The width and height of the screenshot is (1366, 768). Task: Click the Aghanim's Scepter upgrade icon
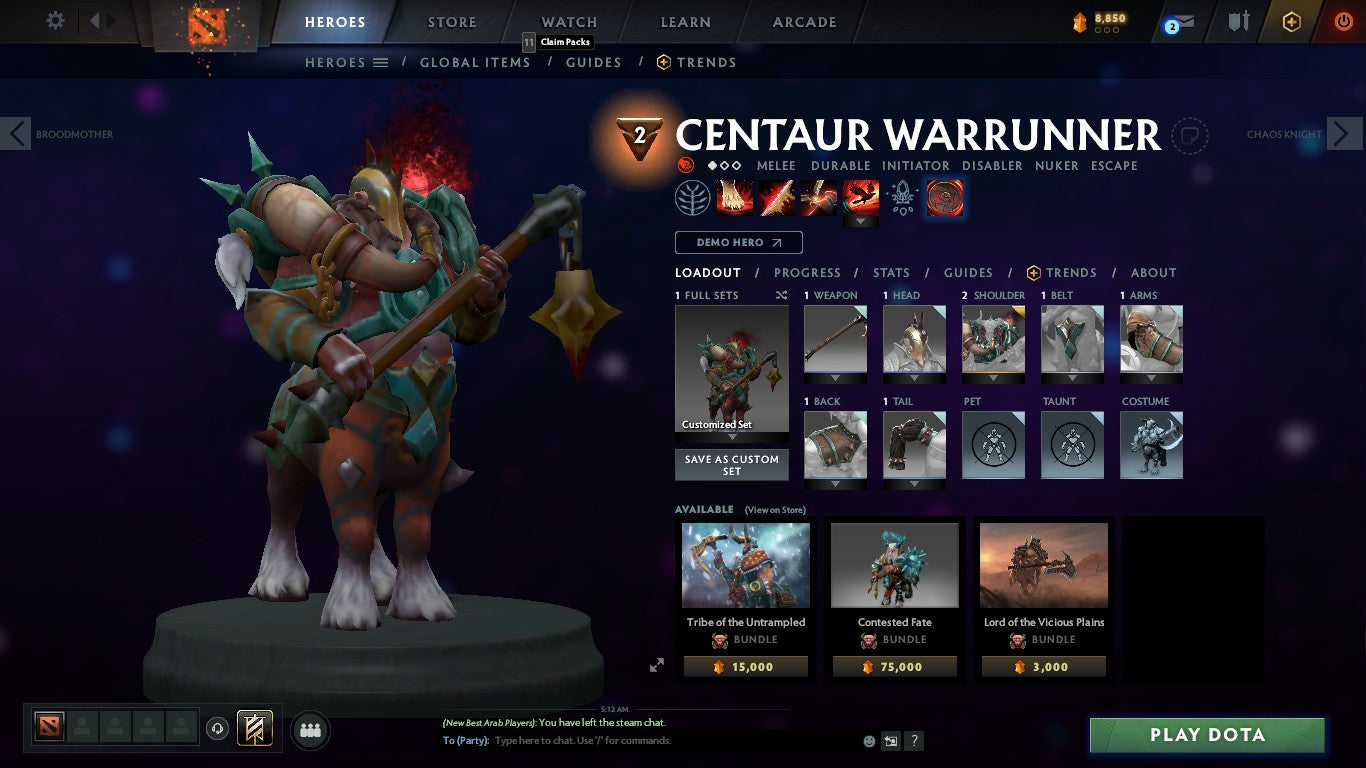click(903, 197)
